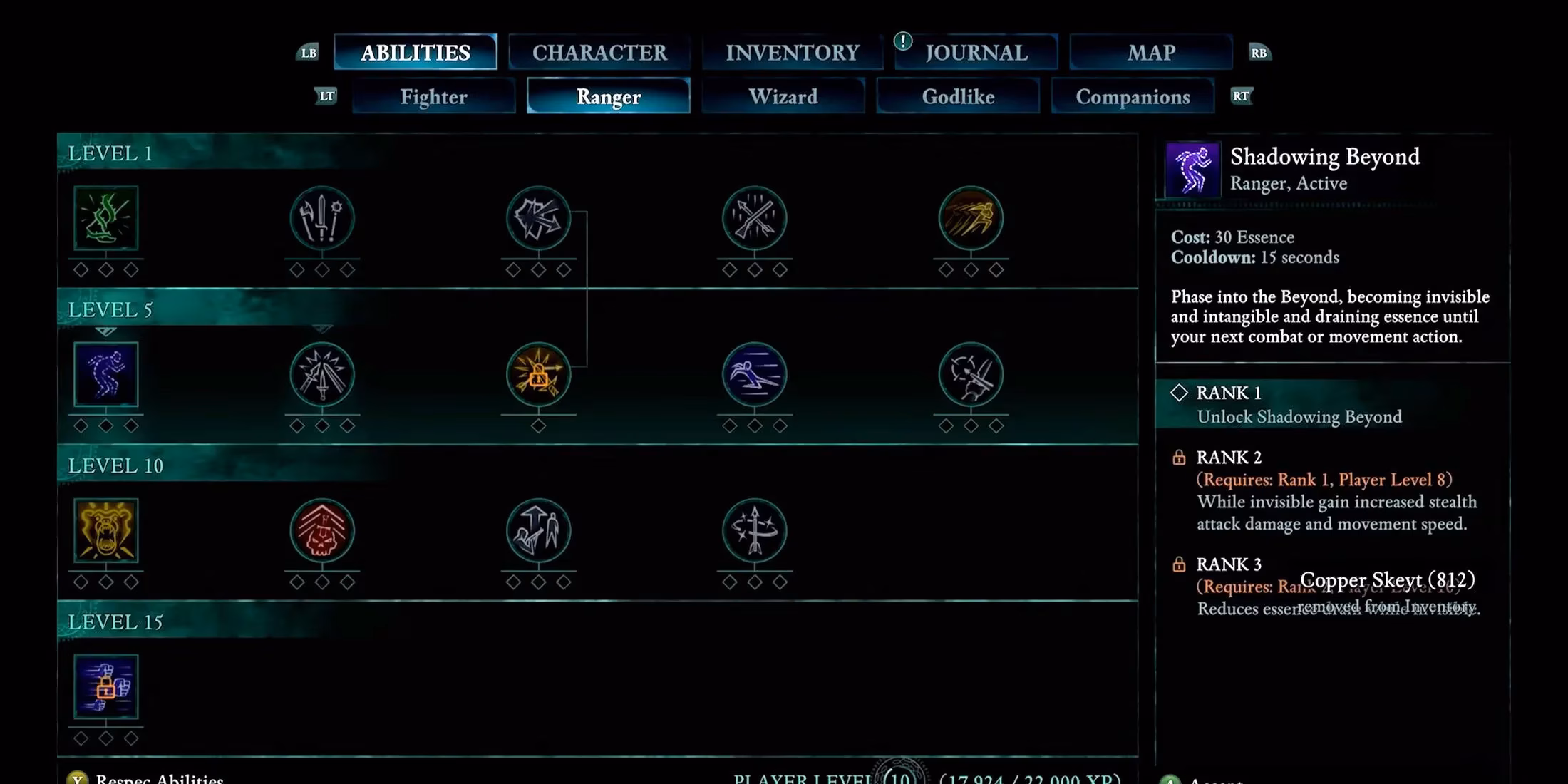Switch to the Wizard abilities tab

(x=783, y=96)
